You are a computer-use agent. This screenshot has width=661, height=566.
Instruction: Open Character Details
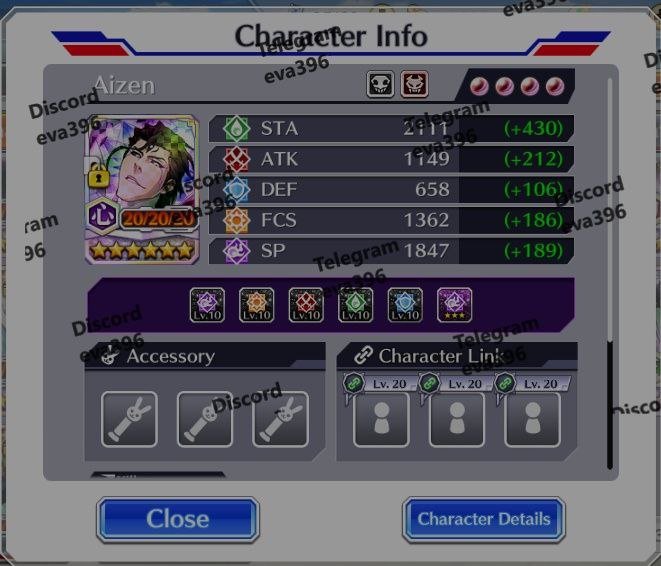[x=484, y=519]
